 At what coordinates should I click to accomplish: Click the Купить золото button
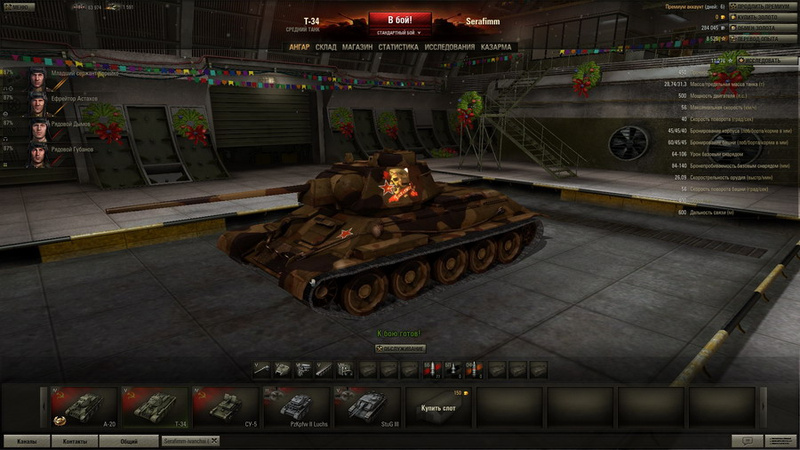pos(763,17)
